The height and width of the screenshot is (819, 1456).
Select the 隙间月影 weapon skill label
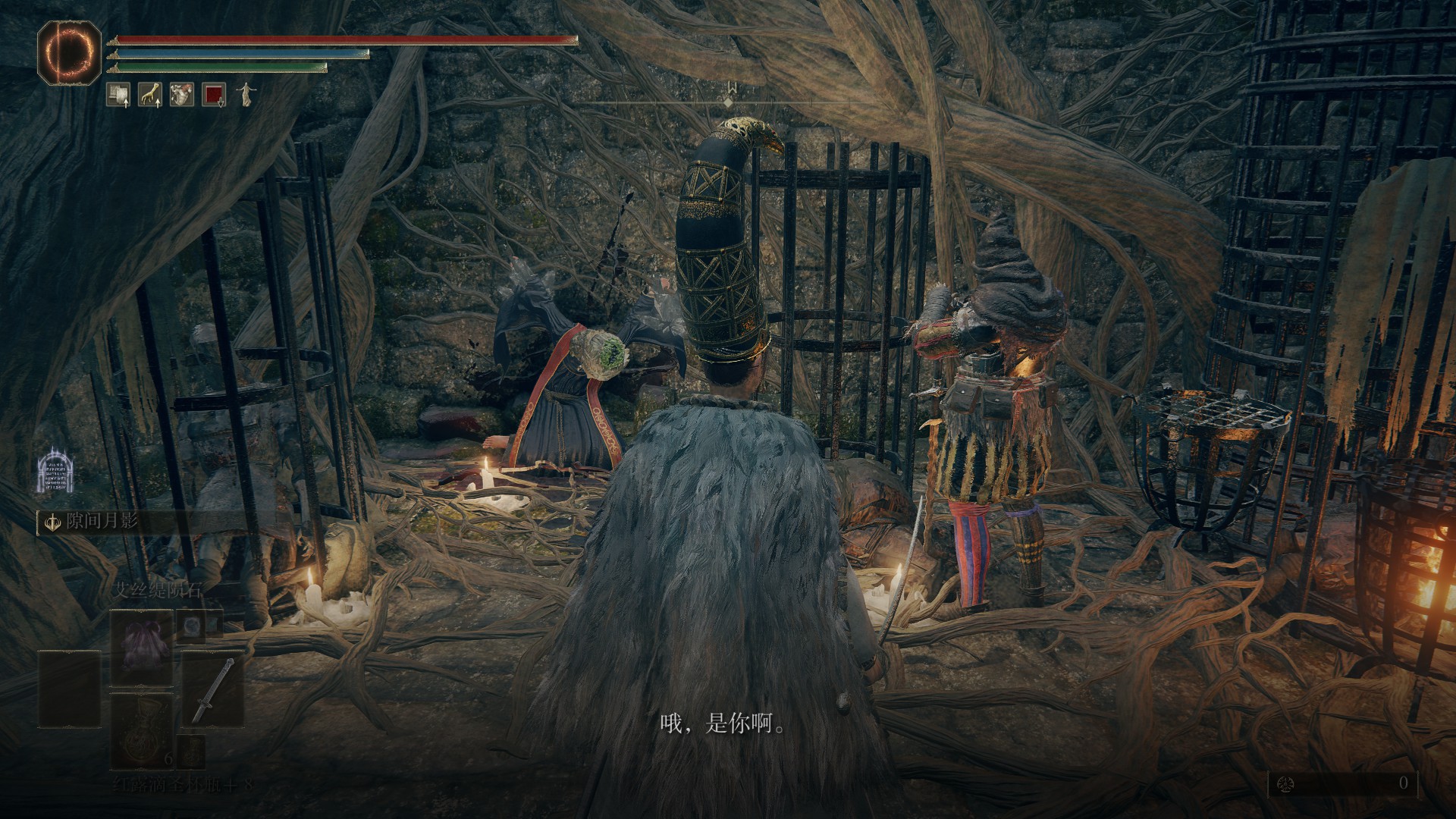tap(102, 522)
